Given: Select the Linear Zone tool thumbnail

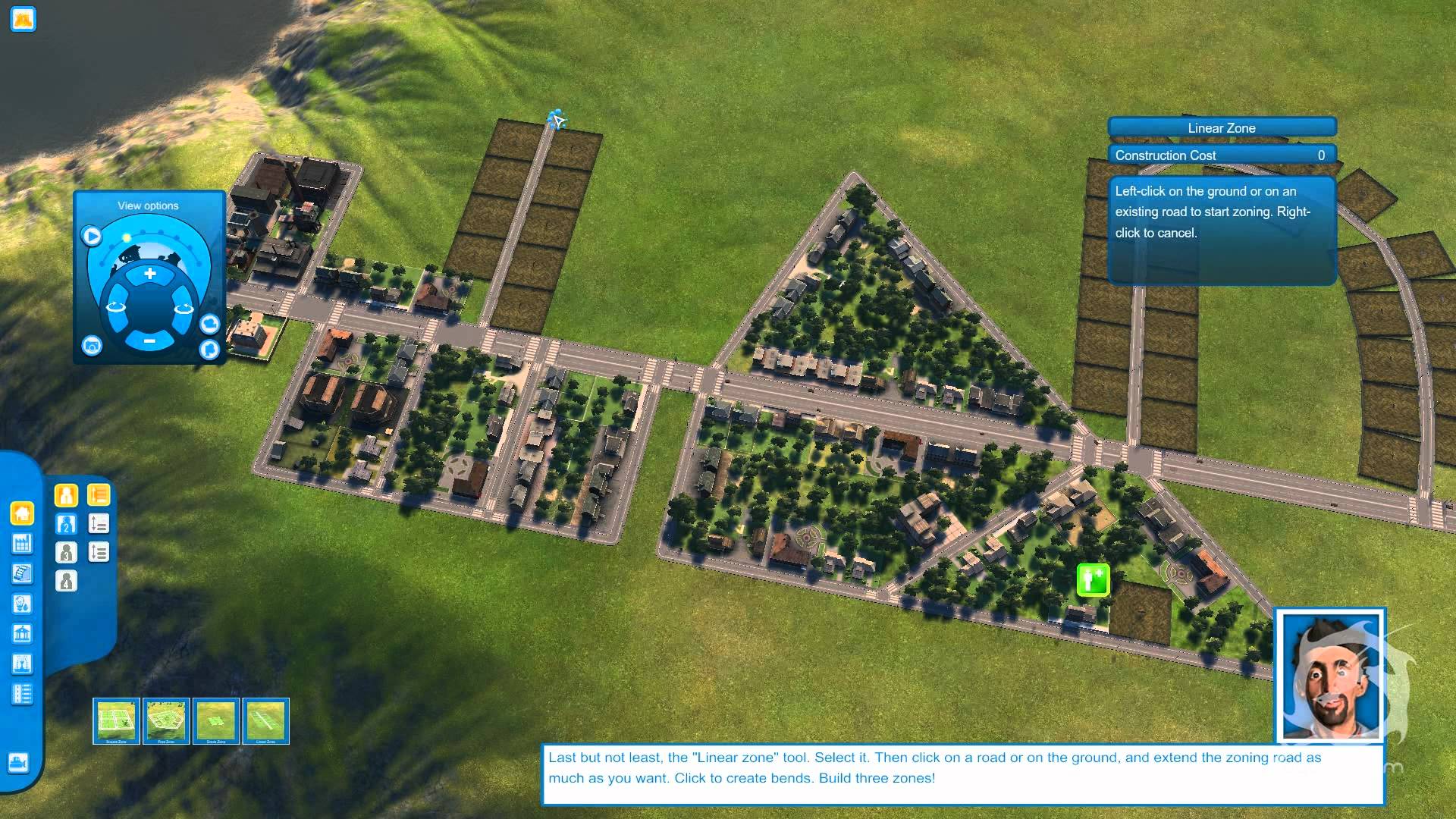Looking at the screenshot, I should [x=267, y=720].
